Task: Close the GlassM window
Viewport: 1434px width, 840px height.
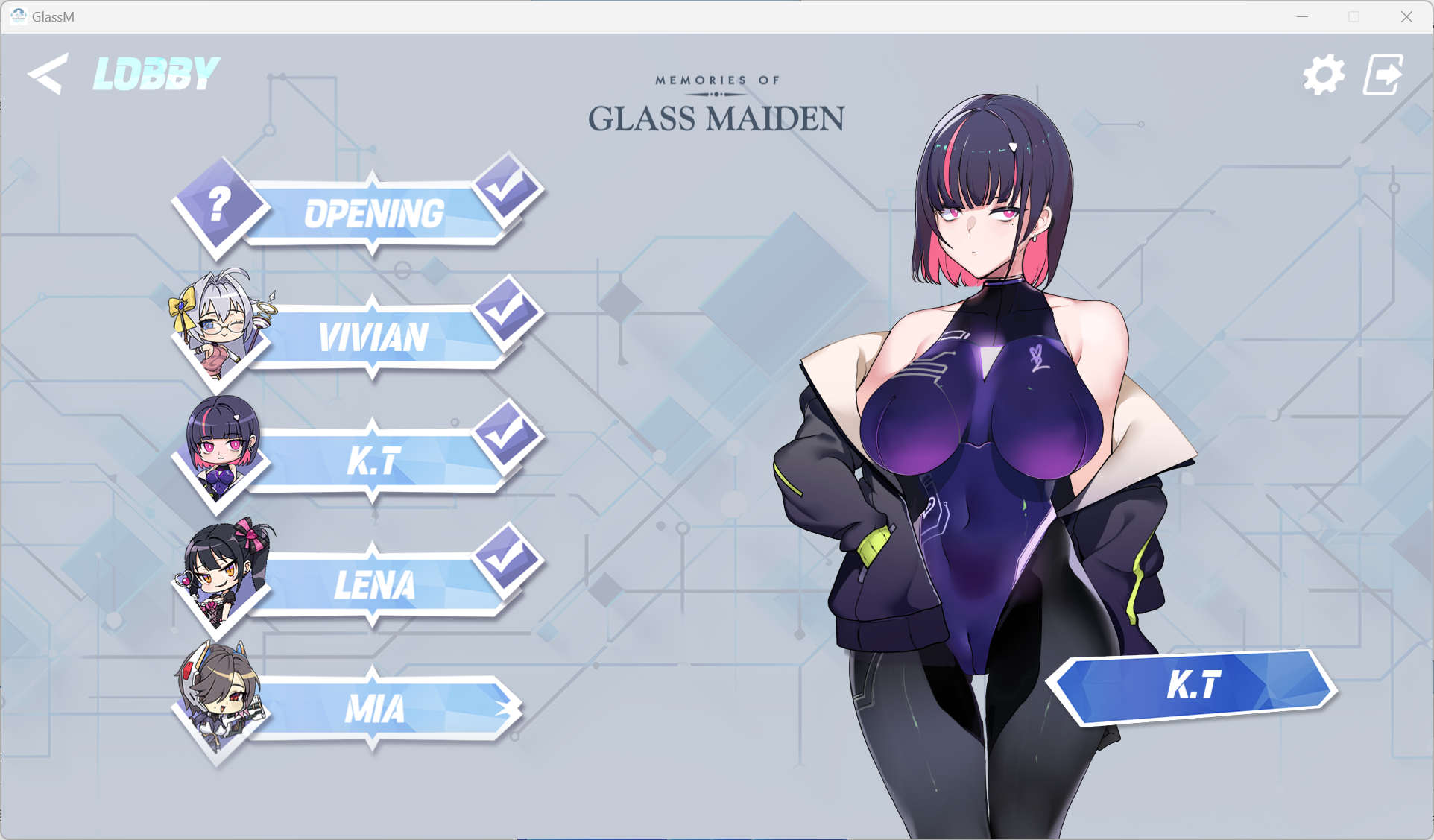Action: (x=1406, y=16)
